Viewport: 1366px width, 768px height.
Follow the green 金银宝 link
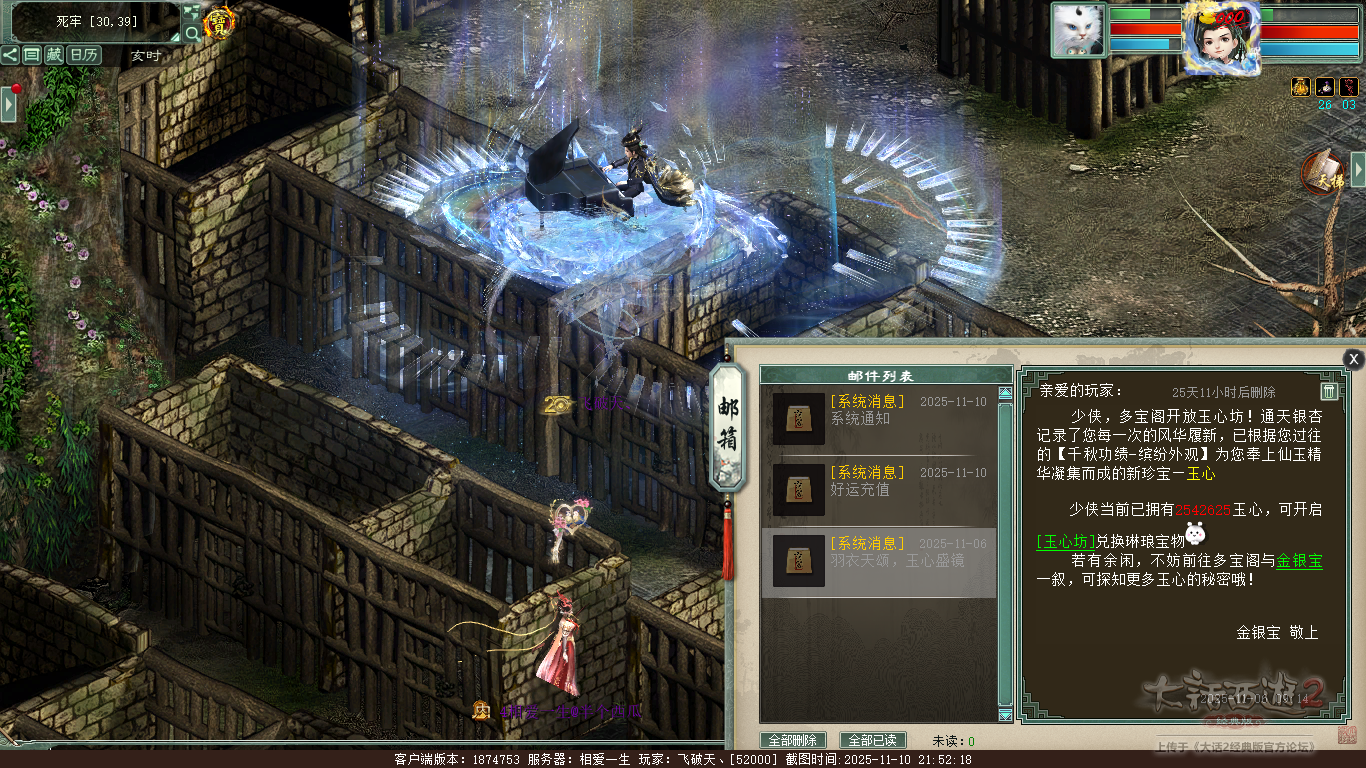(x=1299, y=561)
